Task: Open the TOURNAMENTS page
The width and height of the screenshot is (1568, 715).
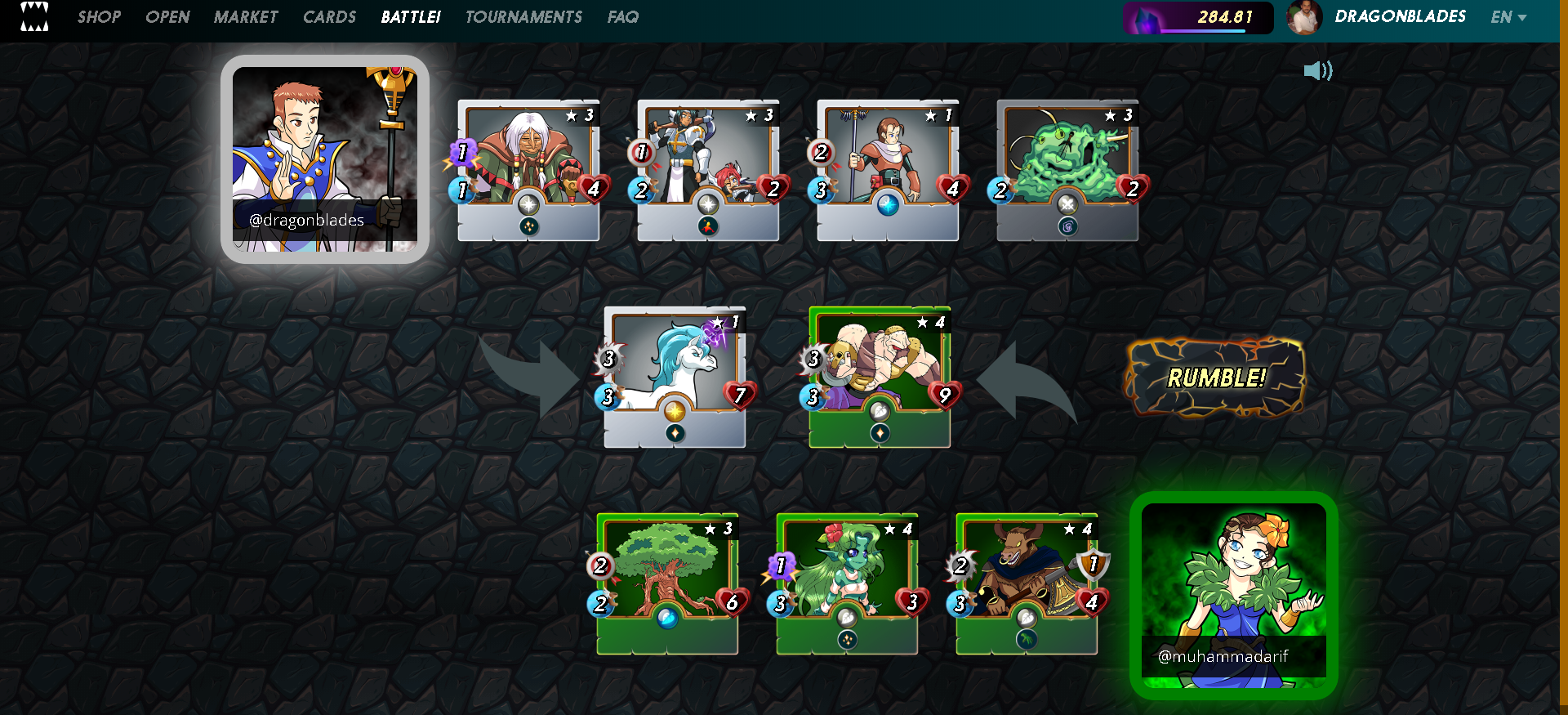Action: 523,17
